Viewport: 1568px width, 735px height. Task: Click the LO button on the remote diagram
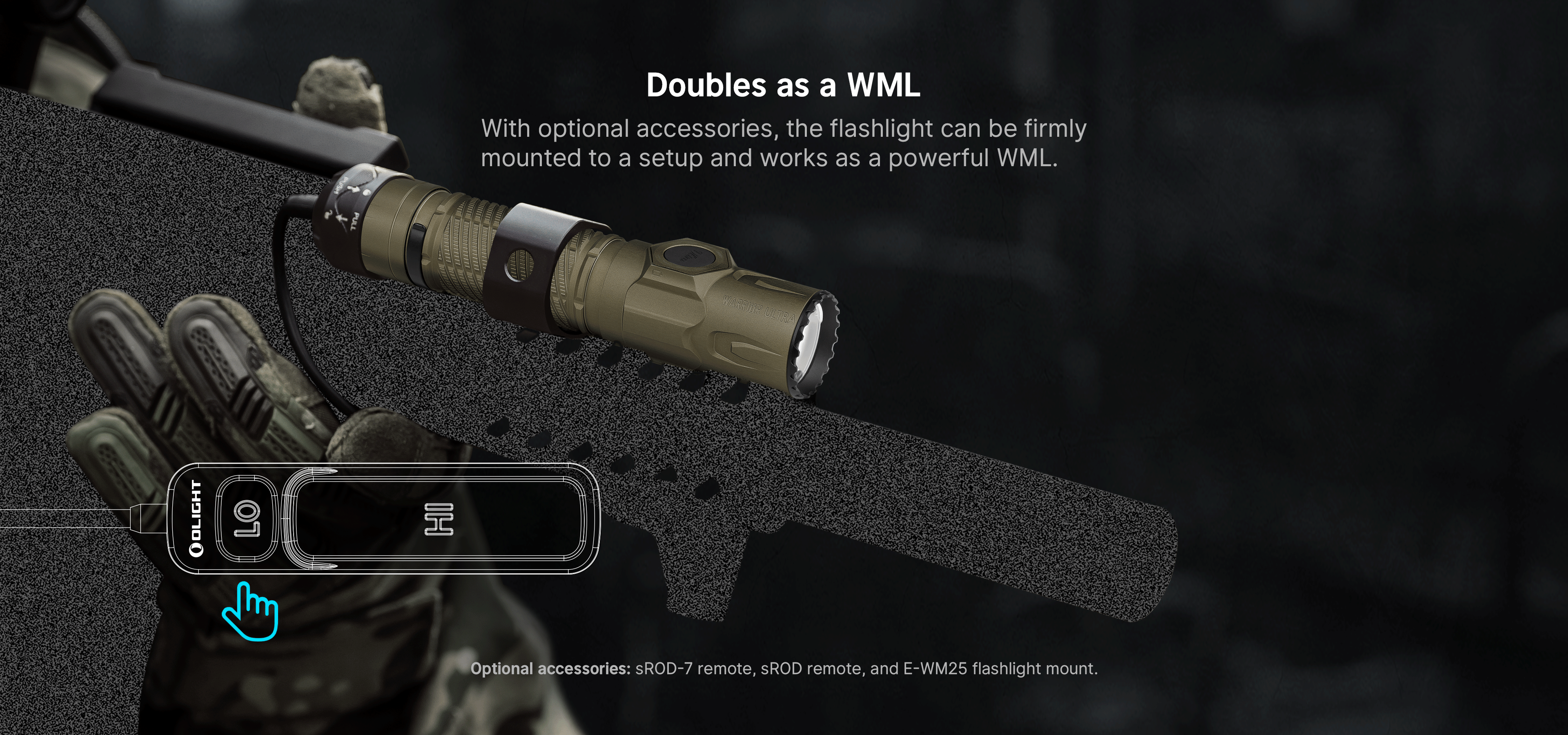(247, 518)
